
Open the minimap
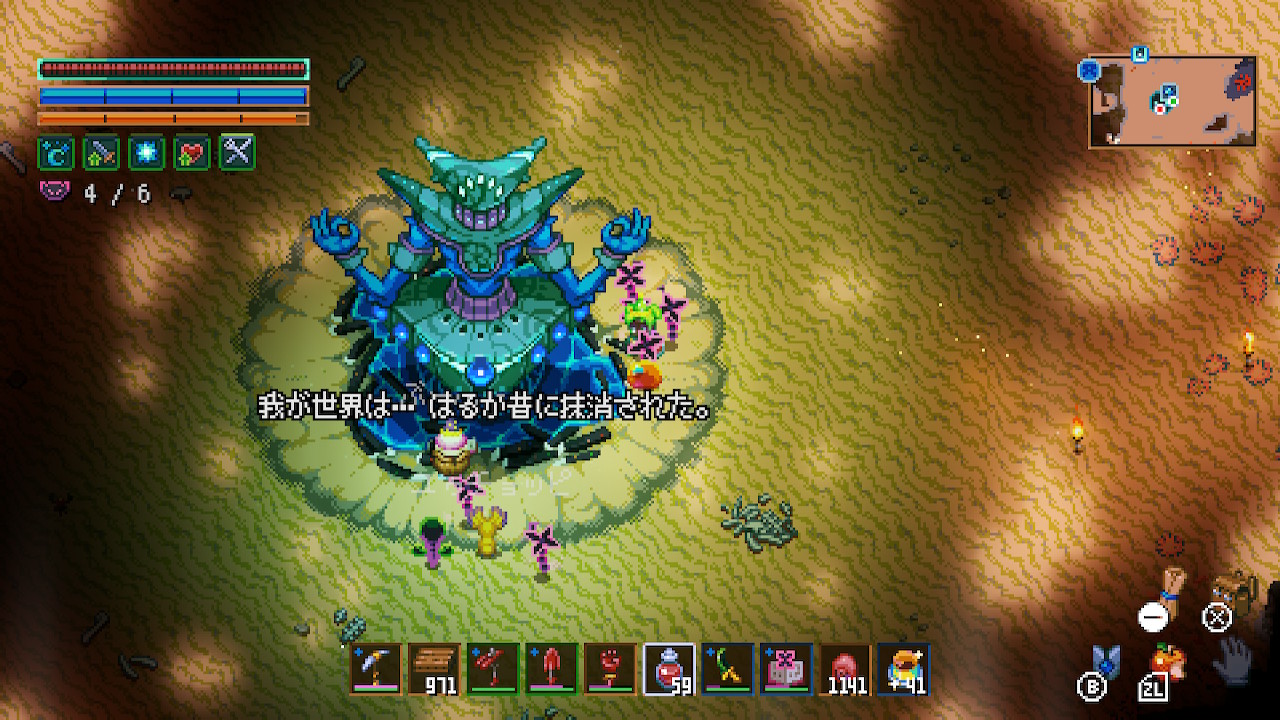[x=1171, y=100]
